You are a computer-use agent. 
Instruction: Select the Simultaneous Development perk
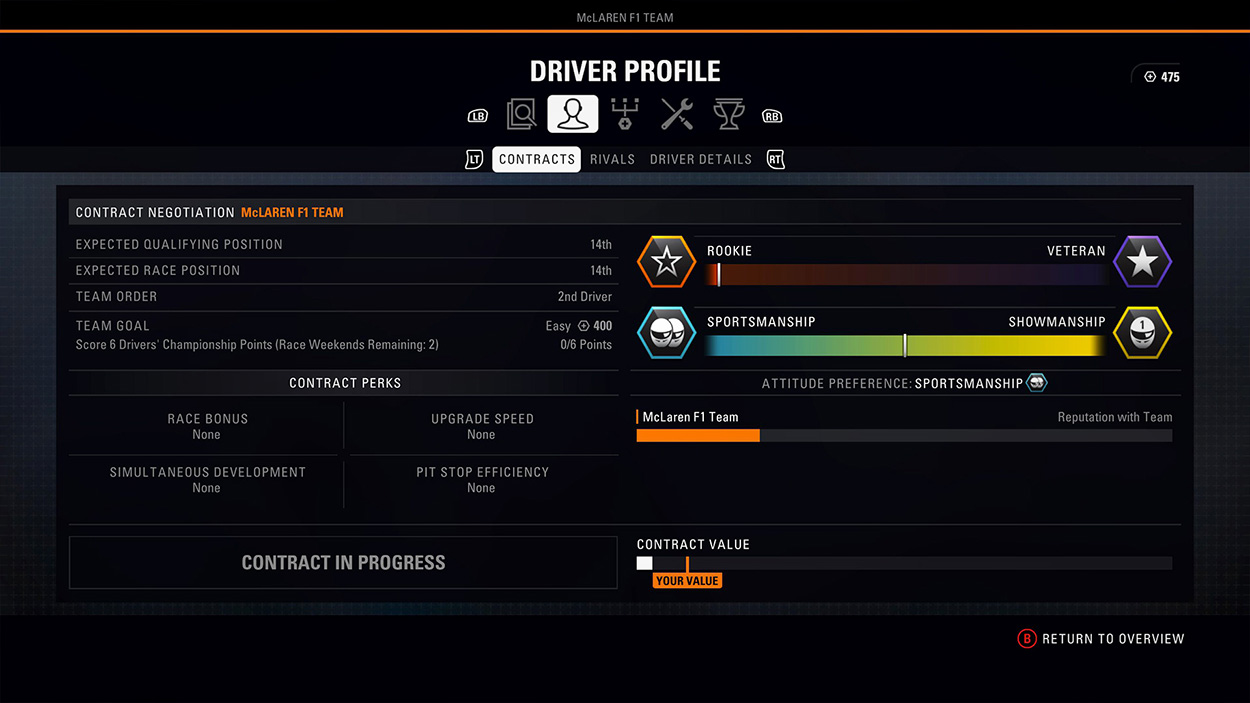tap(207, 479)
